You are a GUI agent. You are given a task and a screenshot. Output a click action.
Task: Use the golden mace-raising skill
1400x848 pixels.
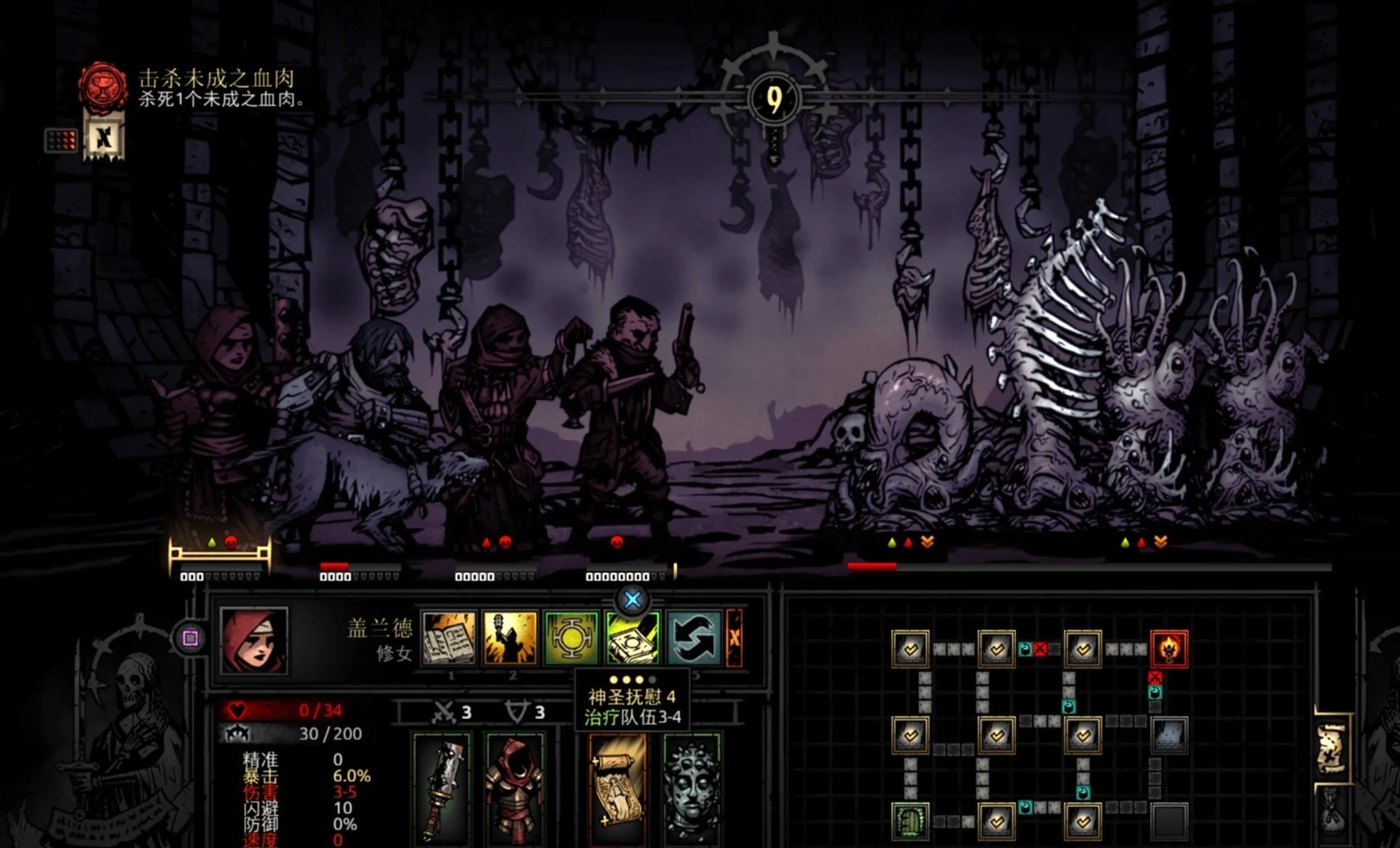point(510,638)
